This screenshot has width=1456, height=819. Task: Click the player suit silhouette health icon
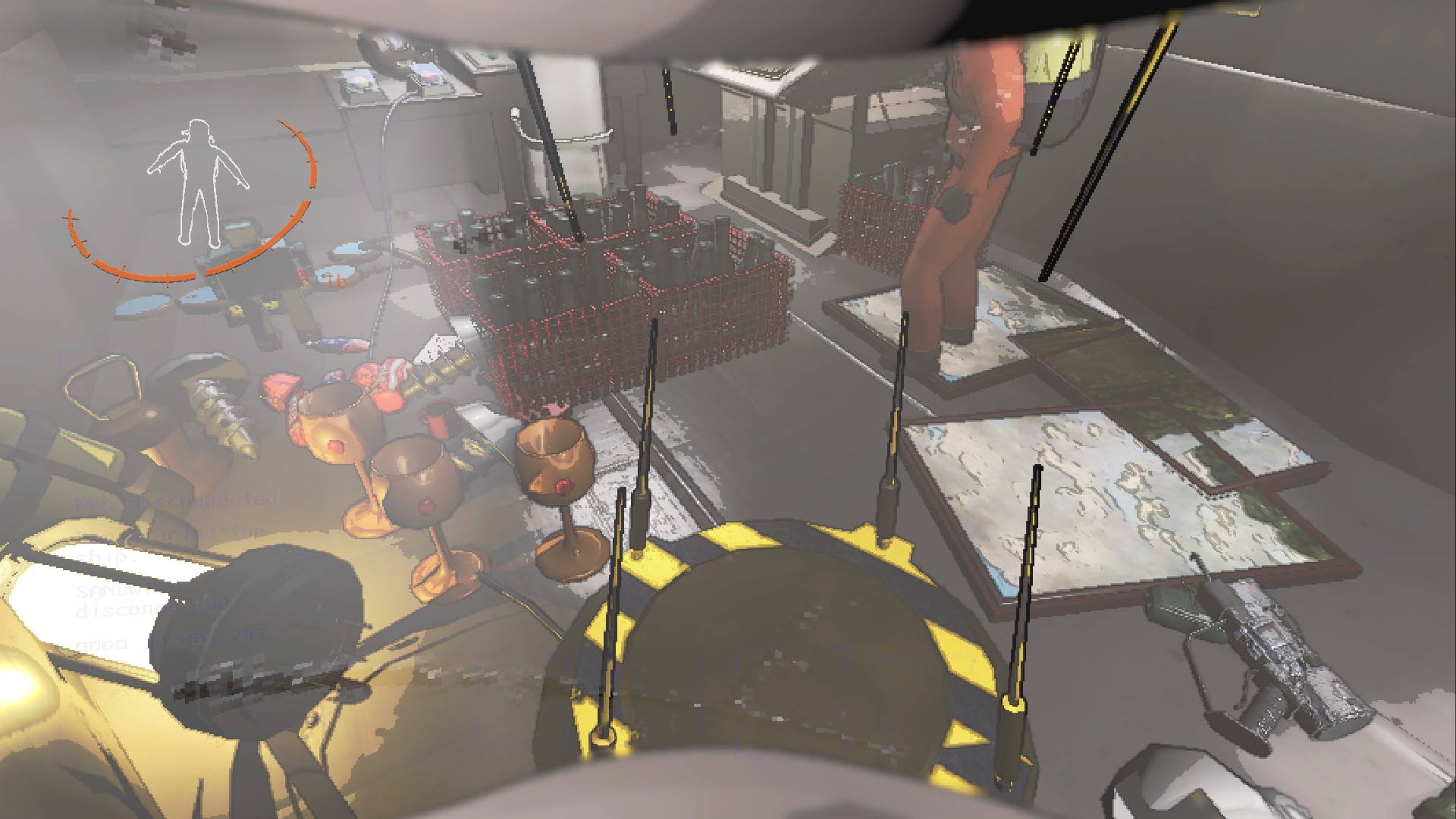coord(198,184)
